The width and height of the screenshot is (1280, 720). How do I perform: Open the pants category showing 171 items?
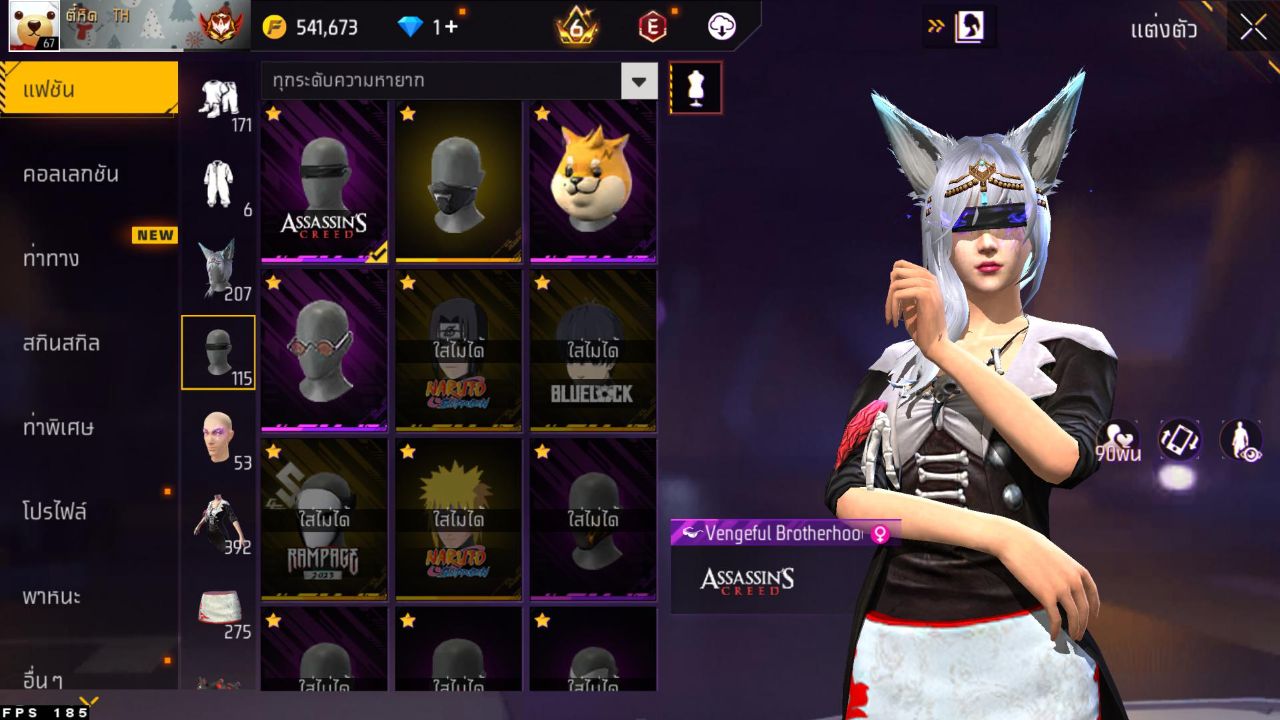220,100
